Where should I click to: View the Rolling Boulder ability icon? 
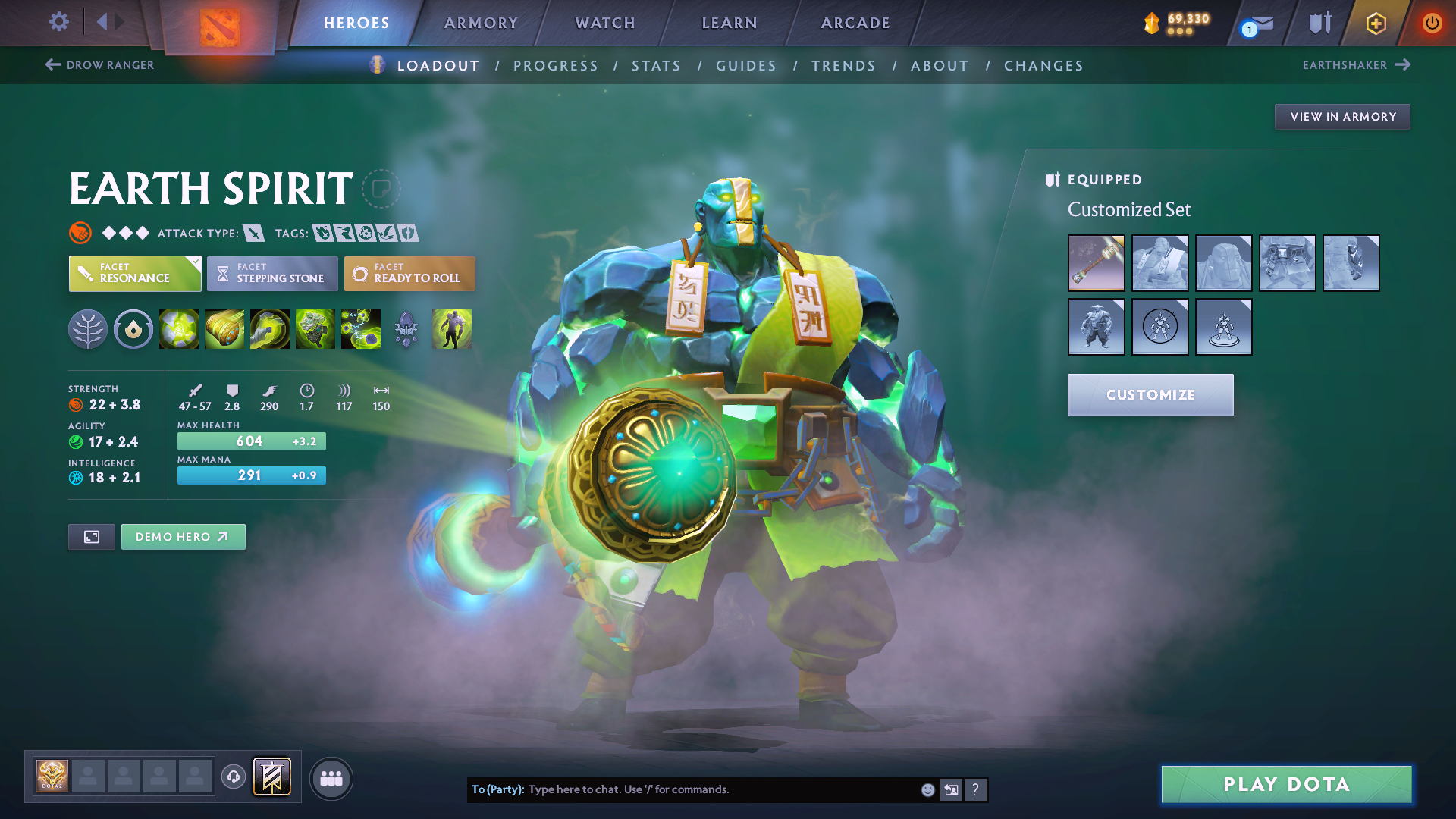point(224,328)
